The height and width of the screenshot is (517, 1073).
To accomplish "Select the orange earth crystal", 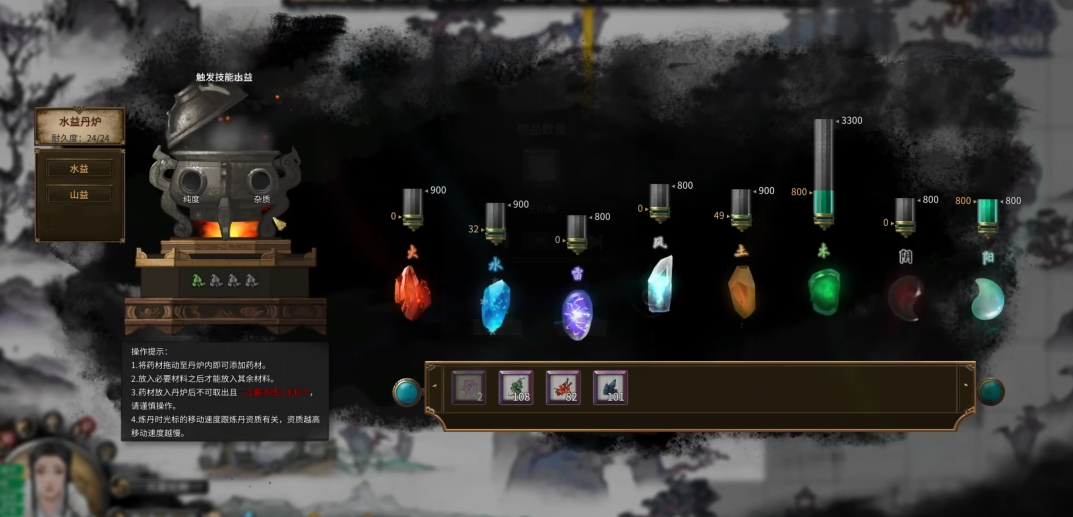I will pyautogui.click(x=741, y=292).
